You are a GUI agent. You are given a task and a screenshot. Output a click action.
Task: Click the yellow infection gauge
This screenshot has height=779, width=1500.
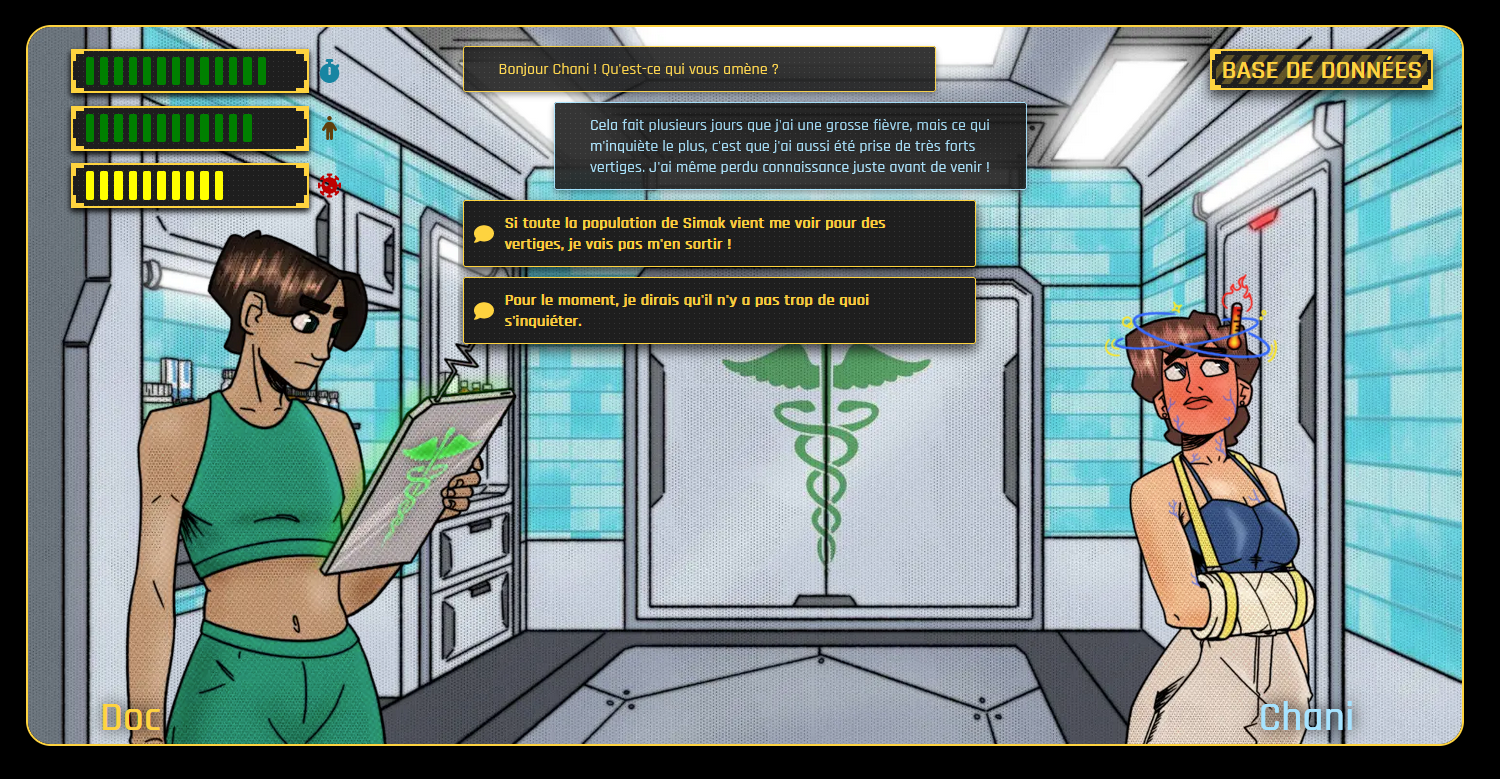188,185
